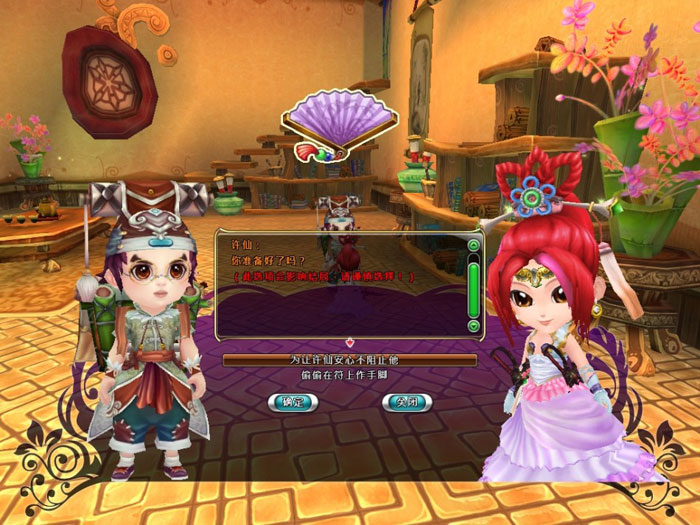Image resolution: width=700 pixels, height=525 pixels.
Task: Choose the option 为让许仙安心不阻止他
Action: tap(349, 360)
